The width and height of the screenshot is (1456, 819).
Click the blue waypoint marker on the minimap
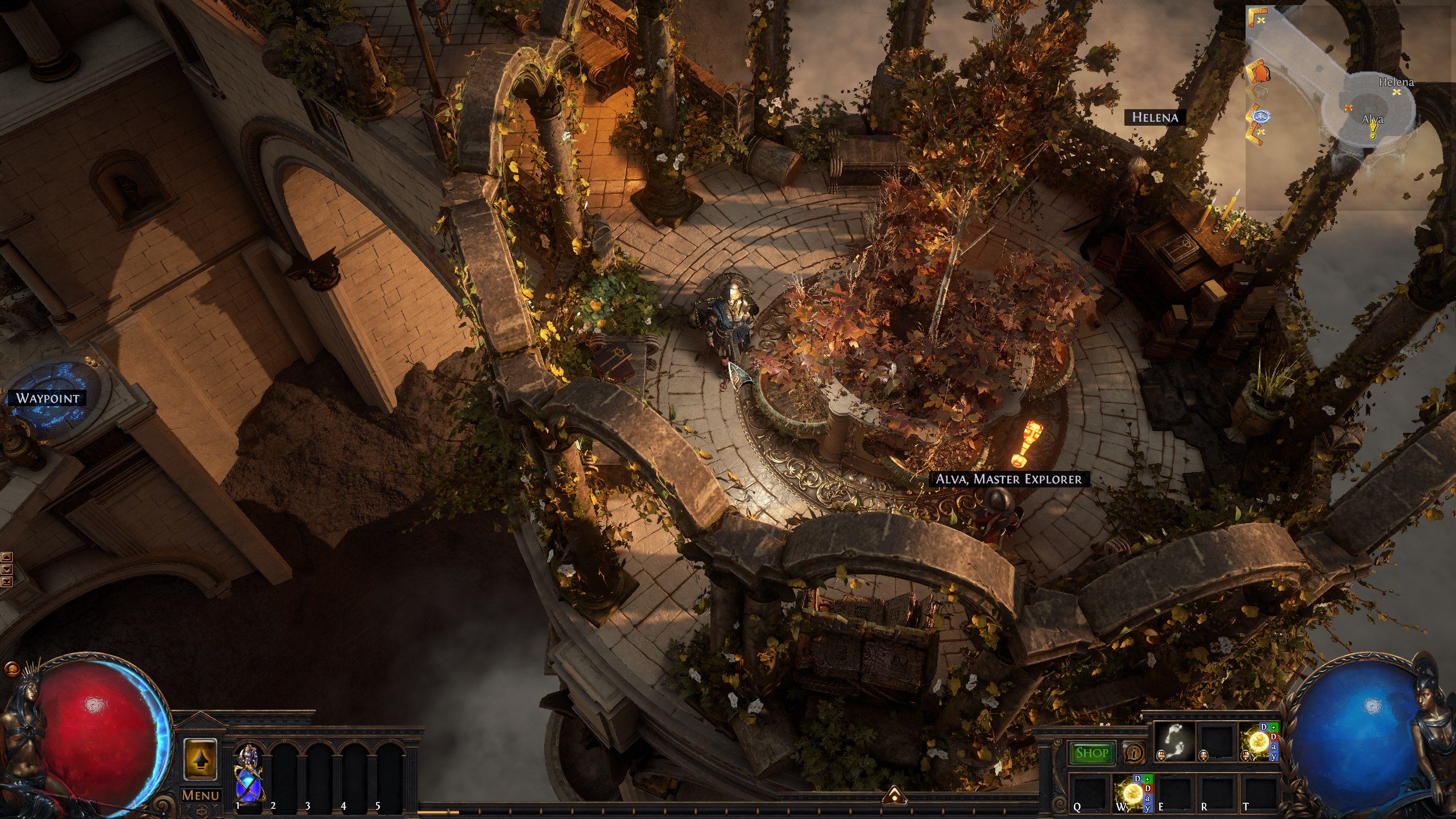coord(1261,118)
